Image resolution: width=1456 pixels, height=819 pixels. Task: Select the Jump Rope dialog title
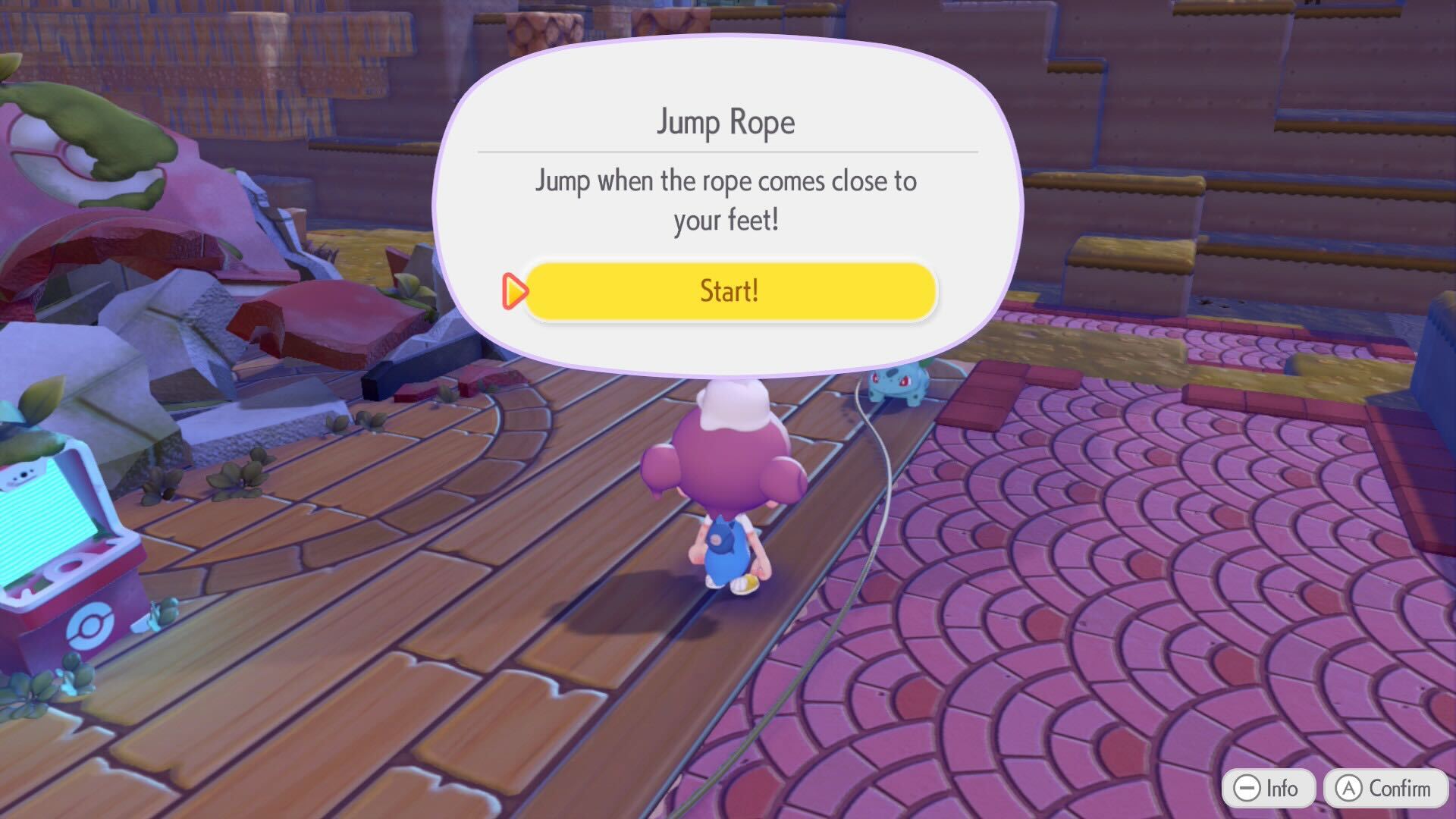[726, 121]
